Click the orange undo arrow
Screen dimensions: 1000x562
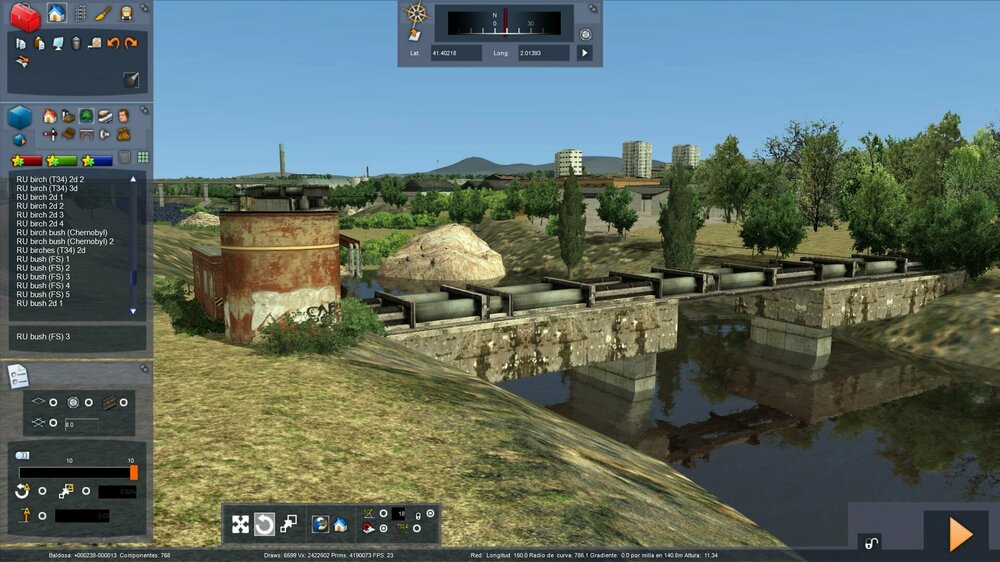point(113,43)
